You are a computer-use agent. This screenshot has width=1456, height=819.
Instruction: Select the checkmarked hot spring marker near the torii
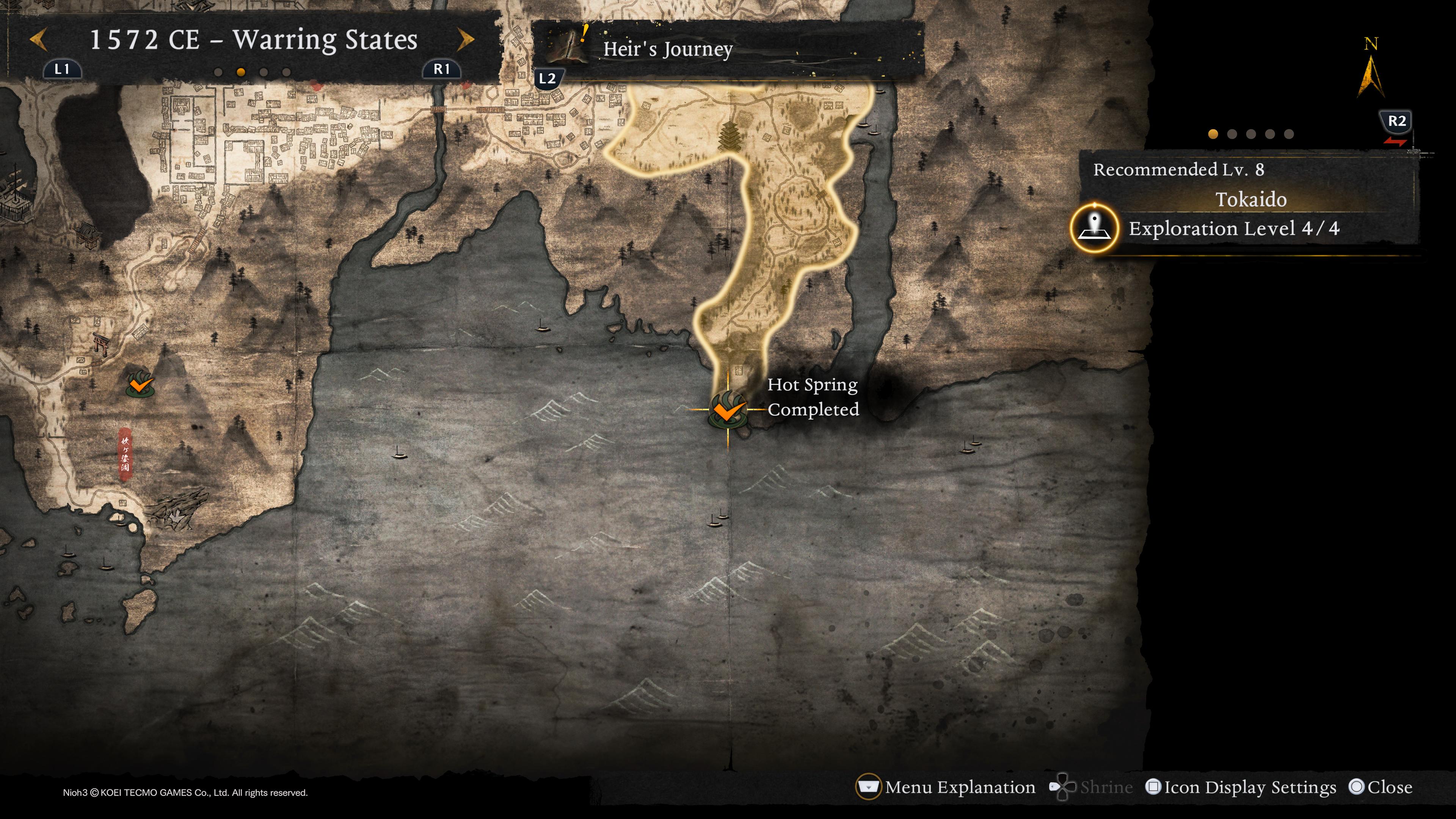tap(140, 385)
